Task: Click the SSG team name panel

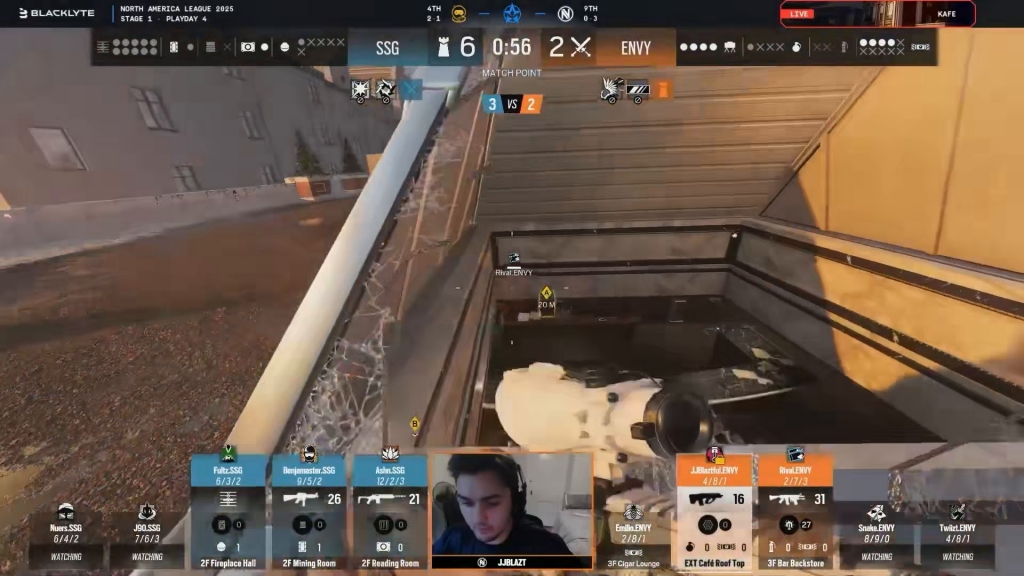Action: click(388, 47)
